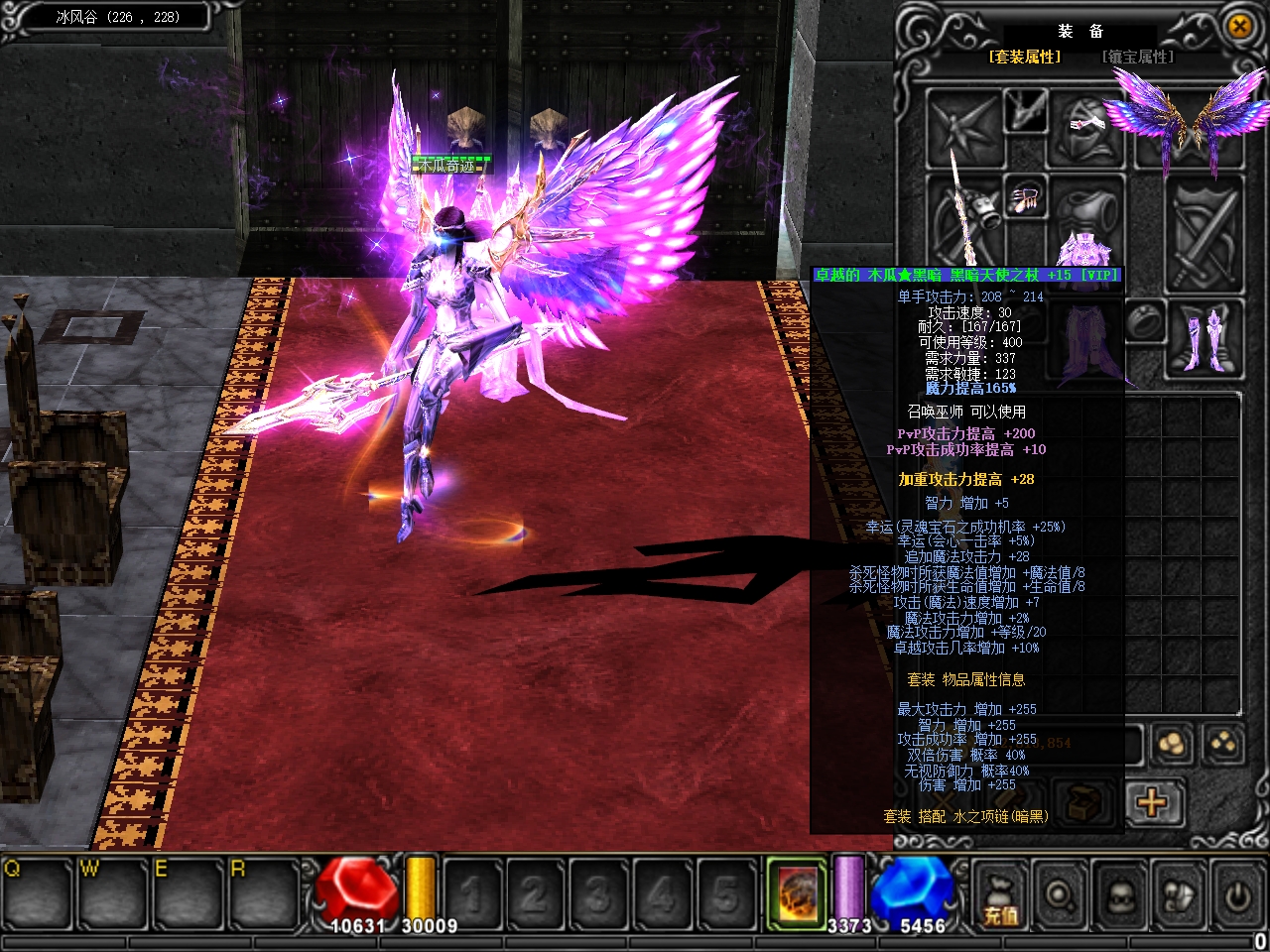
Task: Open the skull icon menu button
Action: point(1119,895)
